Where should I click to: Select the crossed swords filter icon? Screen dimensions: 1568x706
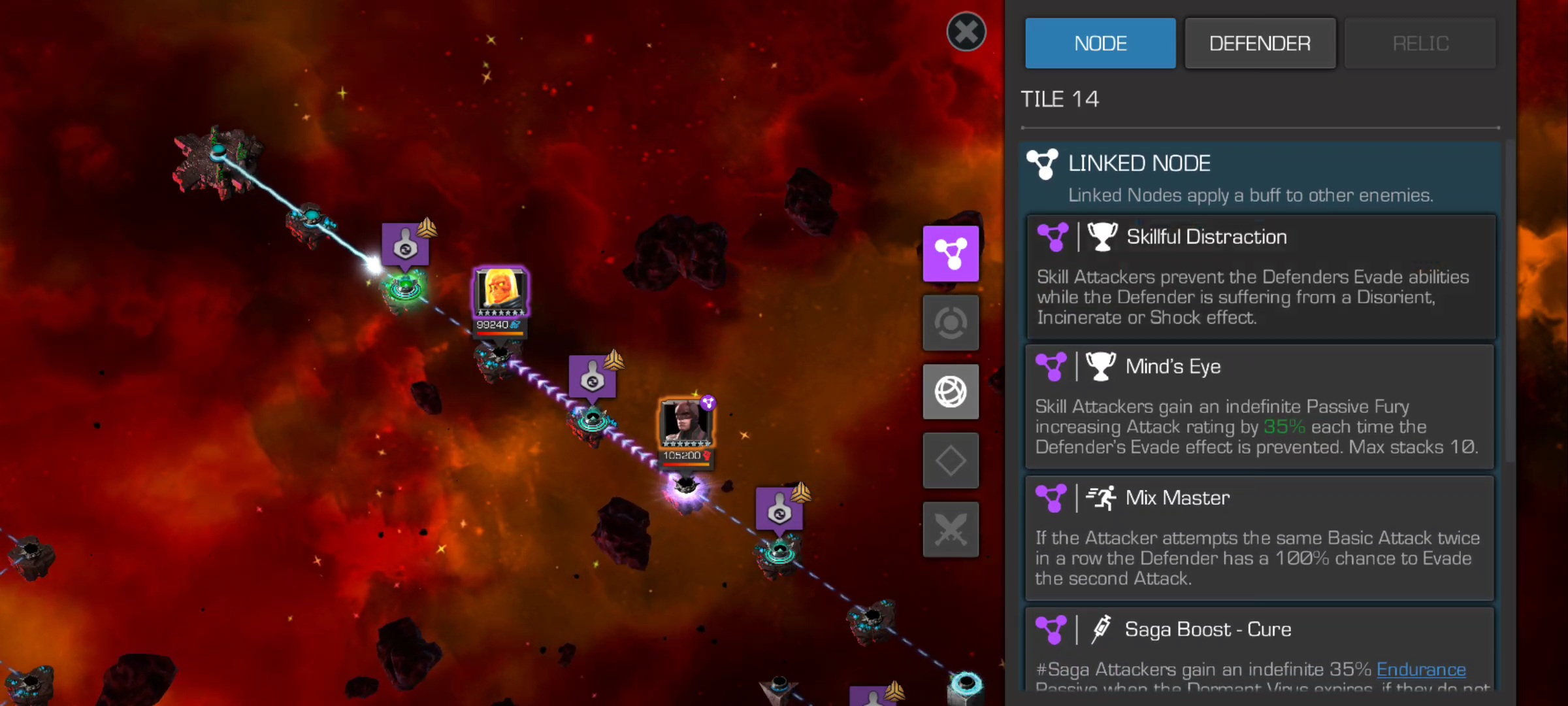pos(951,529)
